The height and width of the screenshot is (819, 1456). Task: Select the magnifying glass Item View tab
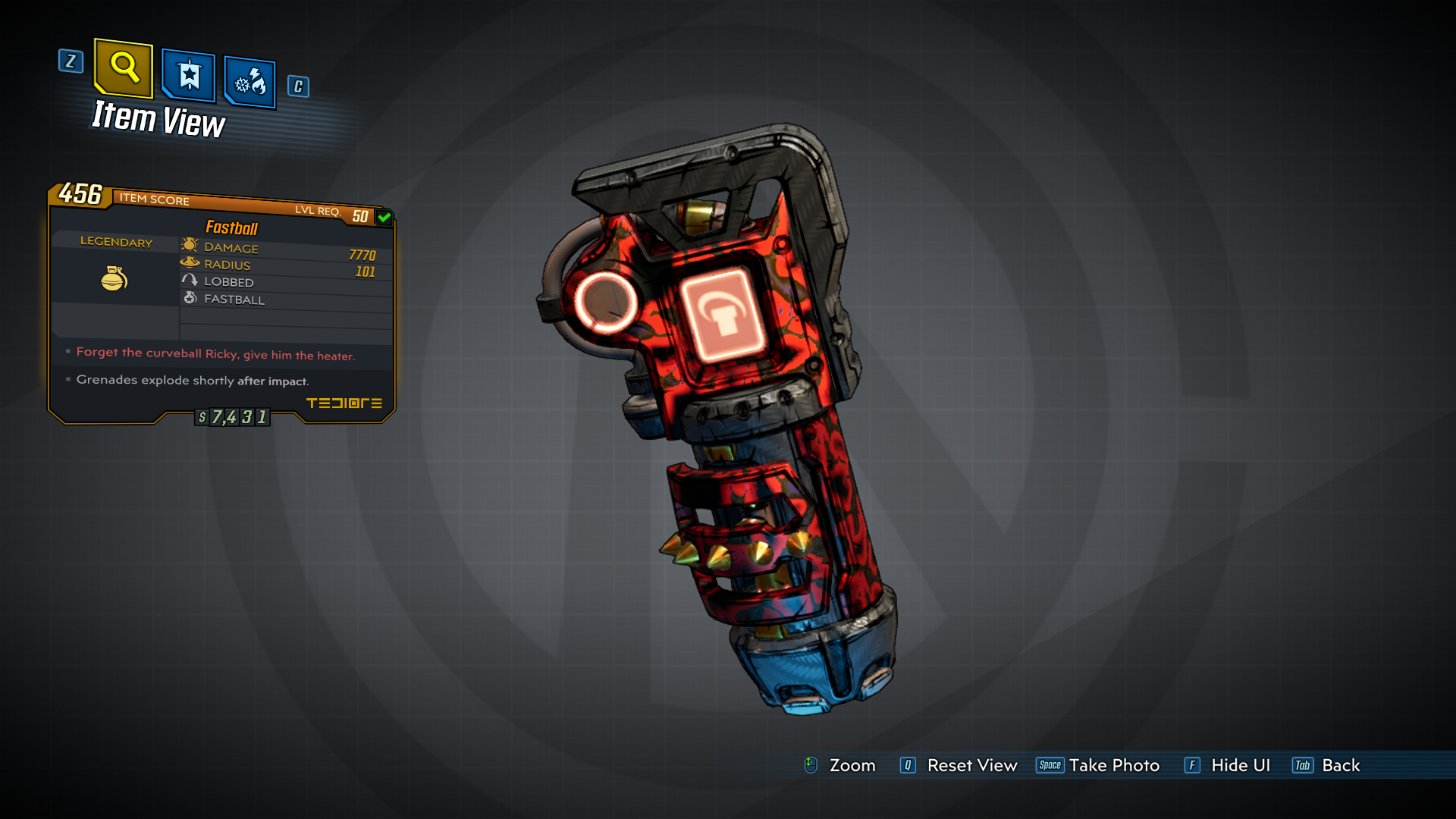124,68
